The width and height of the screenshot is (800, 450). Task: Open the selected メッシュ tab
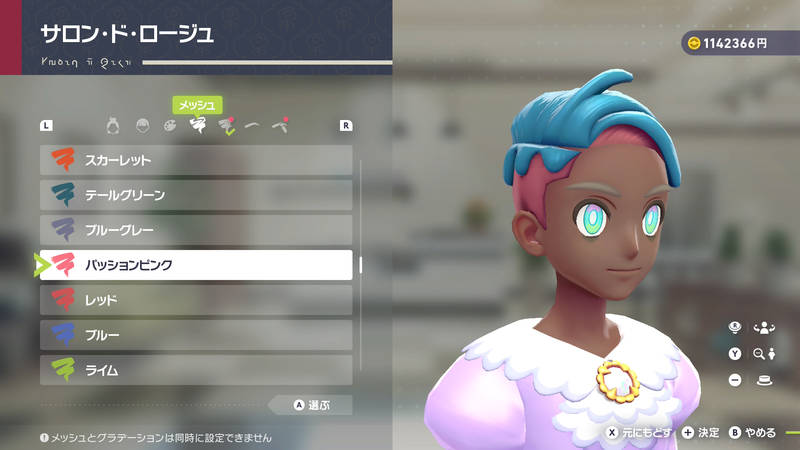point(197,126)
